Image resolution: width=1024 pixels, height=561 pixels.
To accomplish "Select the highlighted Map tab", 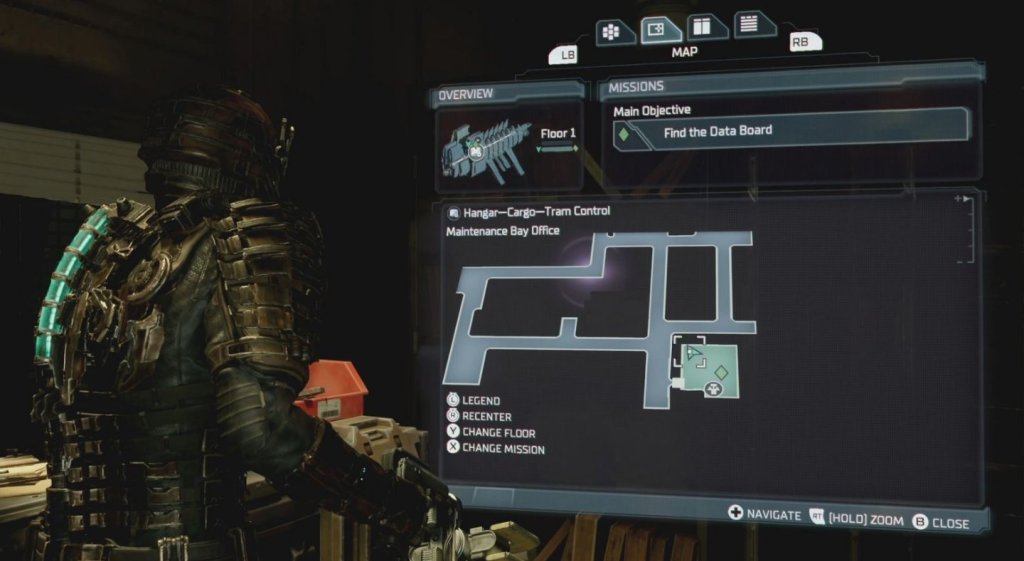I will 660,30.
